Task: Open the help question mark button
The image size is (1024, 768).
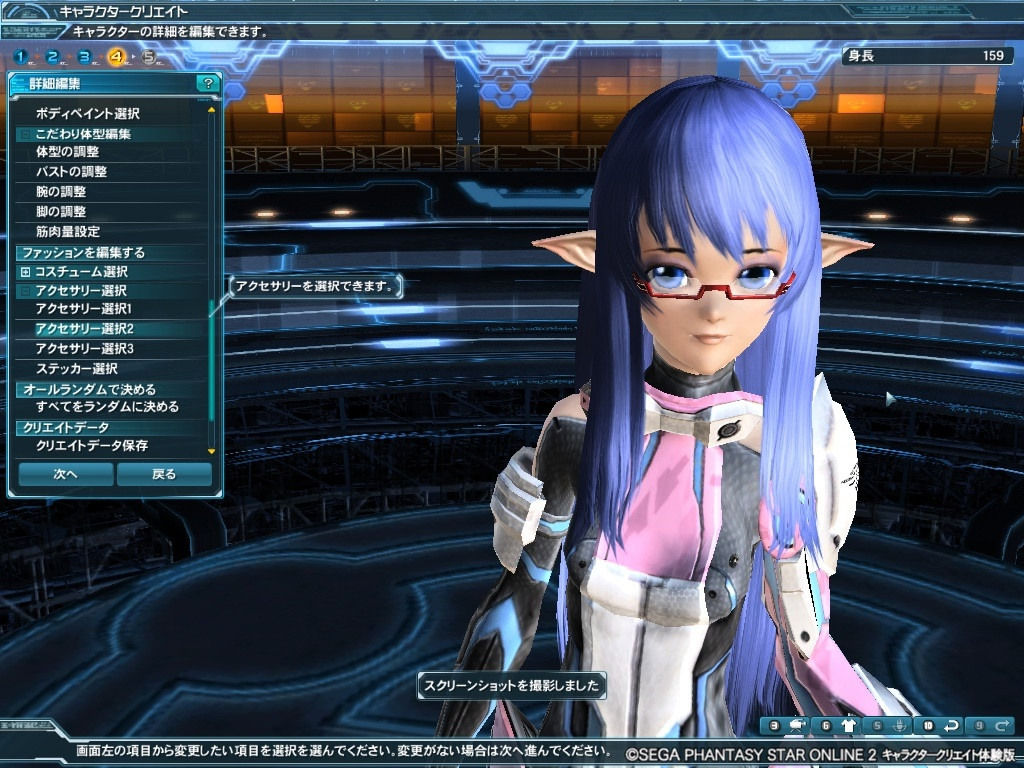Action: (x=207, y=84)
